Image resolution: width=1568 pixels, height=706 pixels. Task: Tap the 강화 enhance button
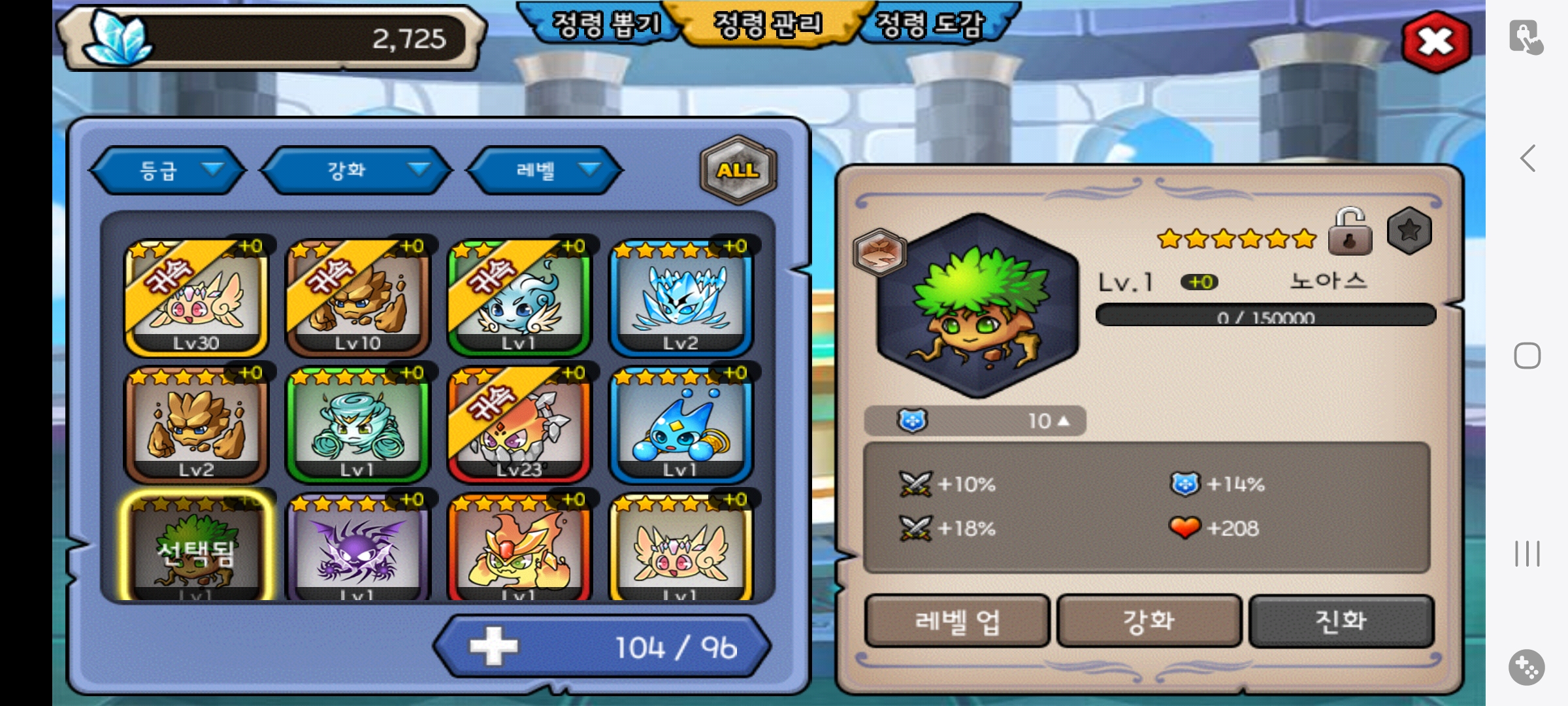tap(1149, 621)
